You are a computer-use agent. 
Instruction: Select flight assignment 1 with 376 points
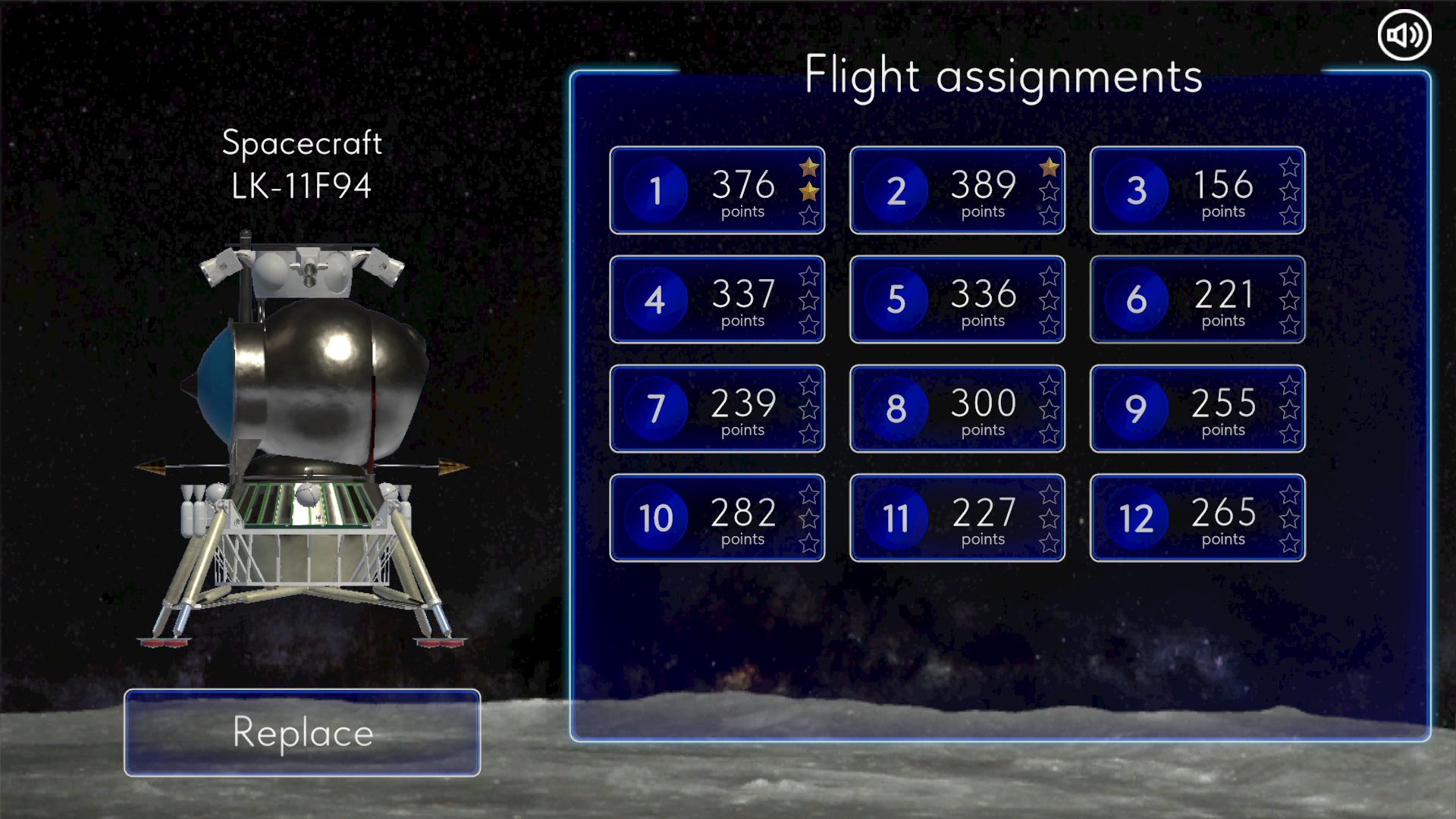click(x=717, y=190)
